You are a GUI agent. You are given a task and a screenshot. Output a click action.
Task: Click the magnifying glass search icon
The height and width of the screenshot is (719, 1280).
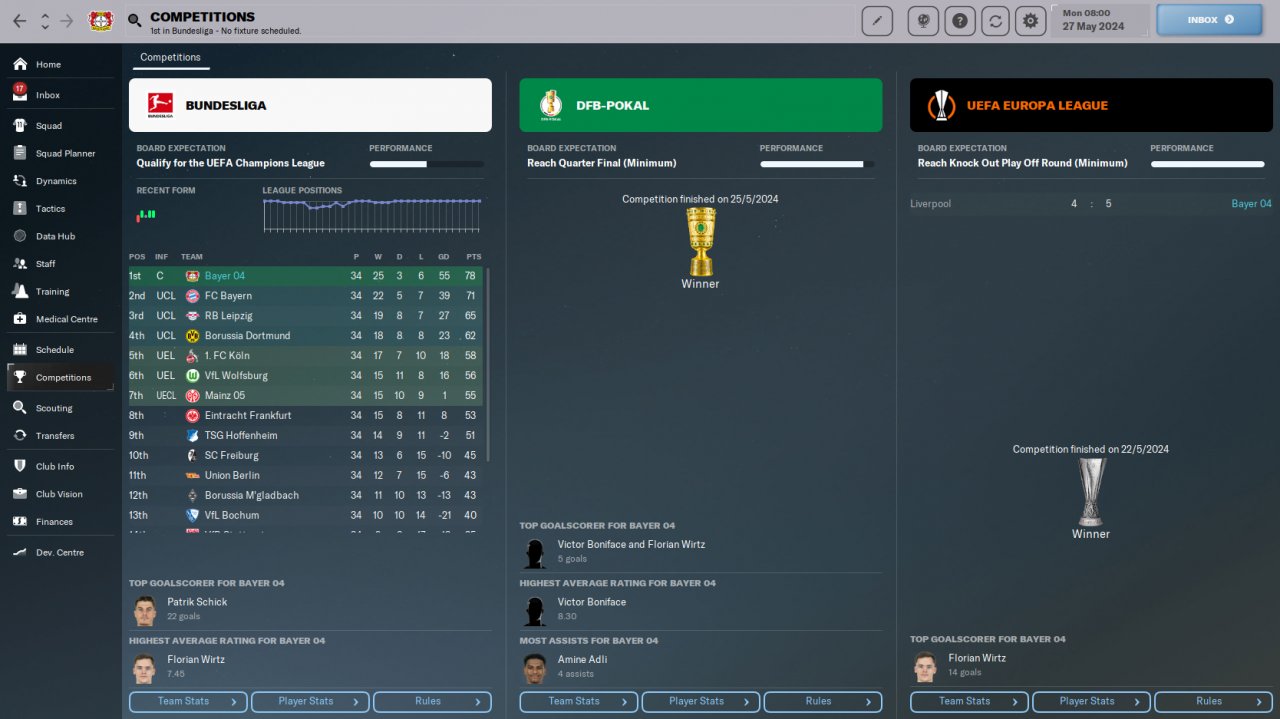(x=135, y=21)
